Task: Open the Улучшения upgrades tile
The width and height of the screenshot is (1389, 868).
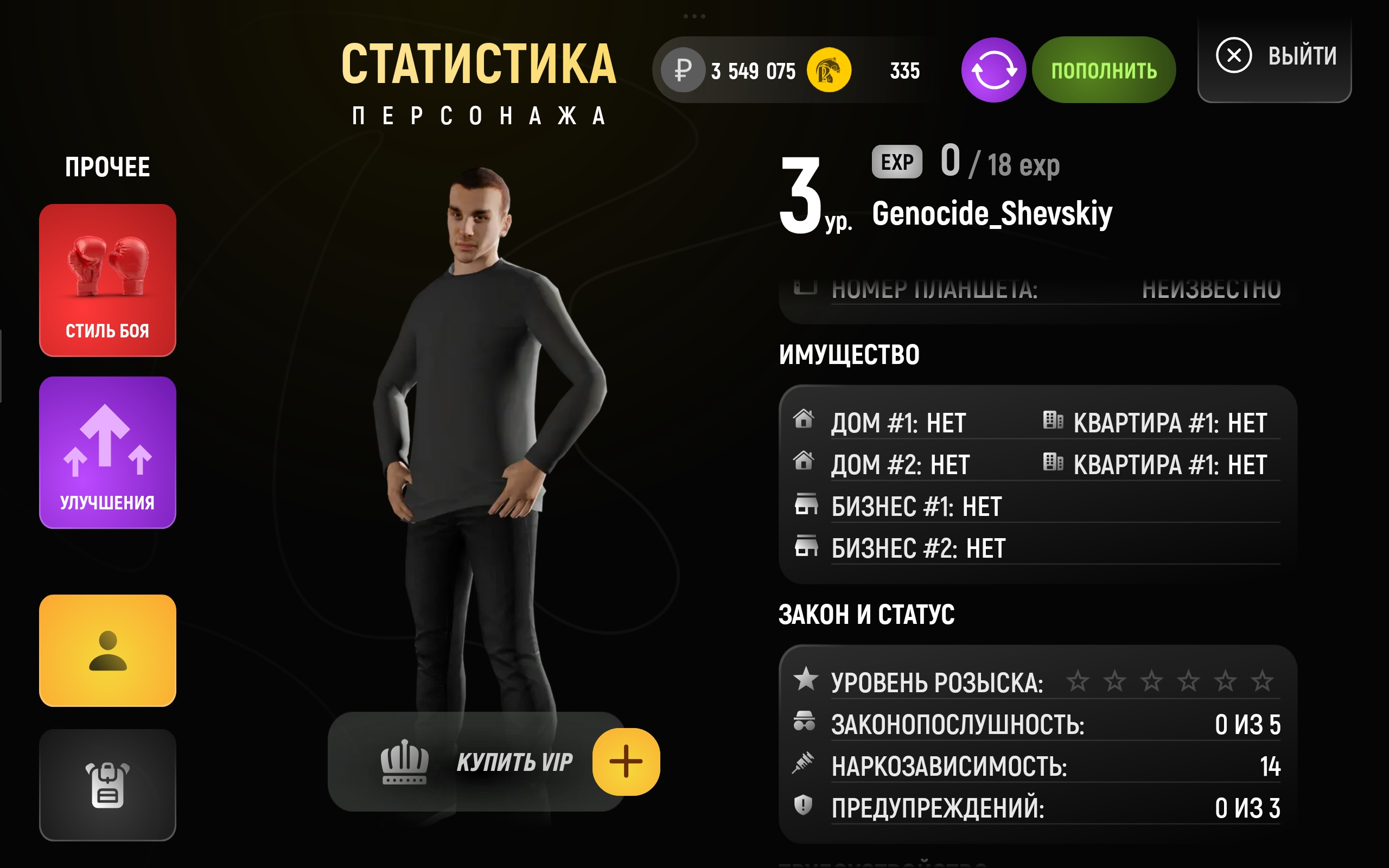Action: pyautogui.click(x=107, y=452)
